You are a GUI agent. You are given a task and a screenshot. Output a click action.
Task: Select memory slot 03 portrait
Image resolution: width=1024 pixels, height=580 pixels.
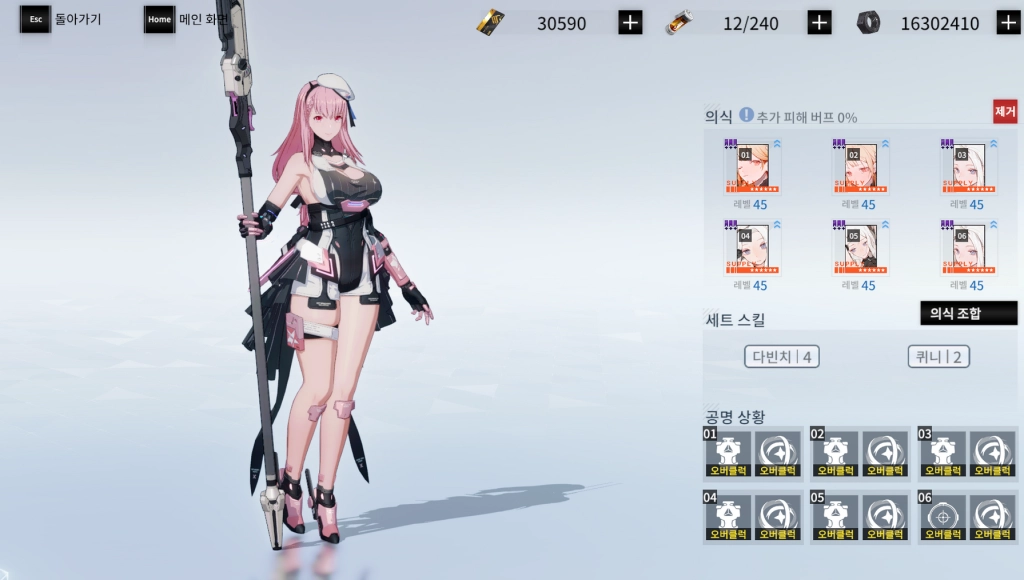[969, 167]
